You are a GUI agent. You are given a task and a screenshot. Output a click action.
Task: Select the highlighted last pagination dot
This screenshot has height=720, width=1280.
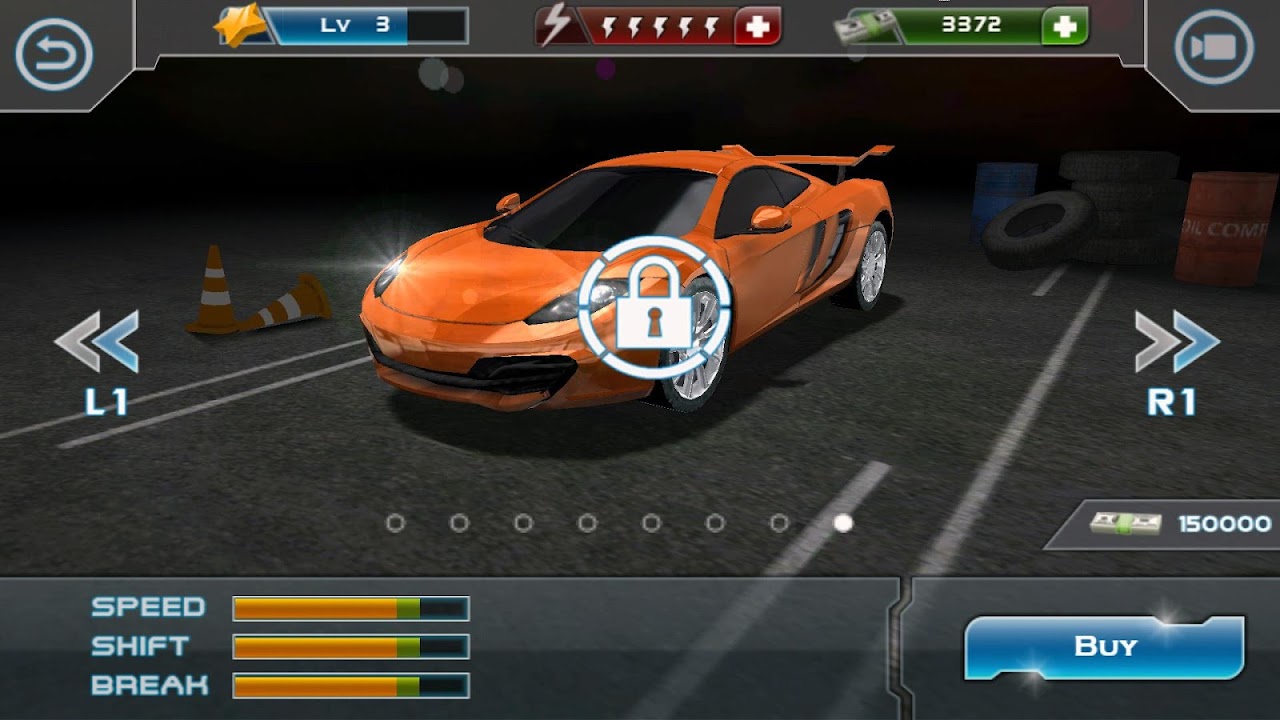pos(843,521)
